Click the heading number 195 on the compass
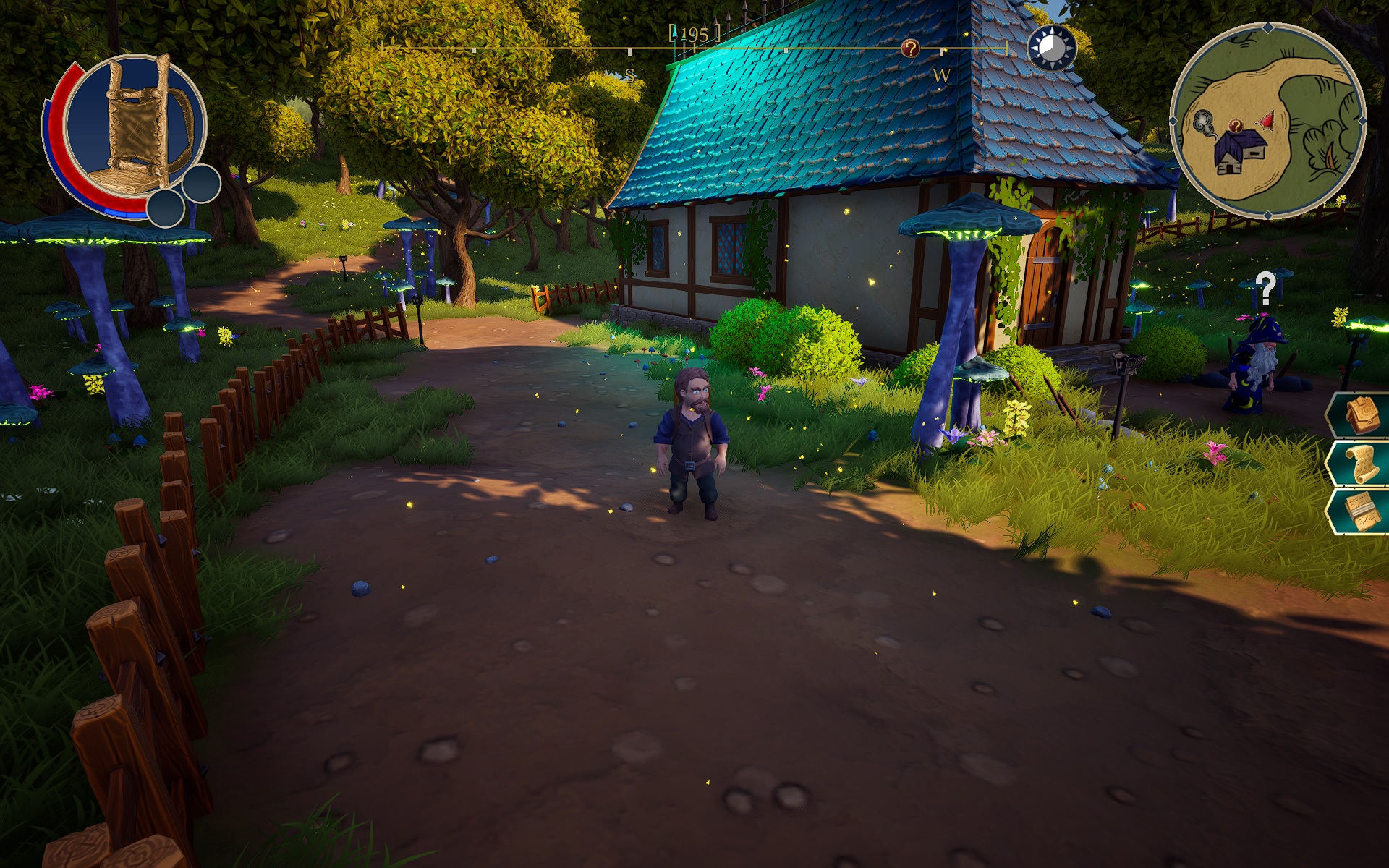The height and width of the screenshot is (868, 1389). (693, 32)
